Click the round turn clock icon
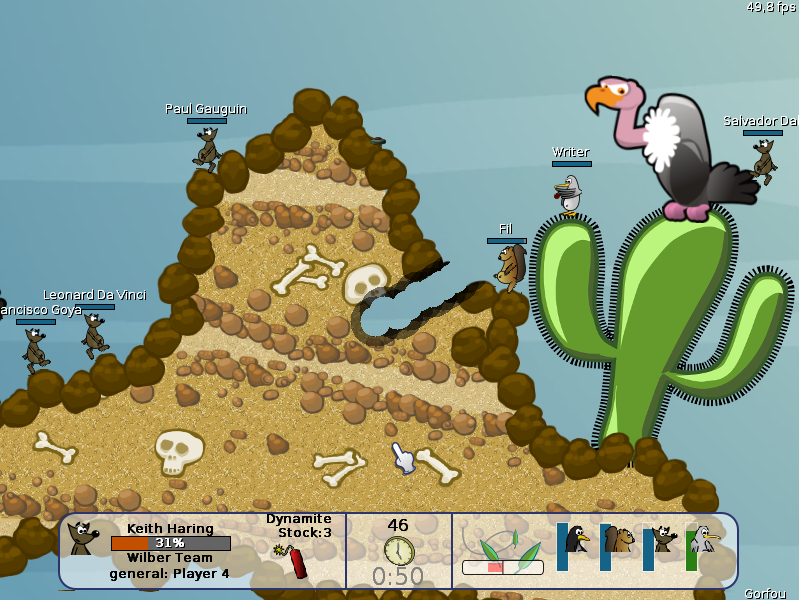This screenshot has width=799, height=600. 398,550
